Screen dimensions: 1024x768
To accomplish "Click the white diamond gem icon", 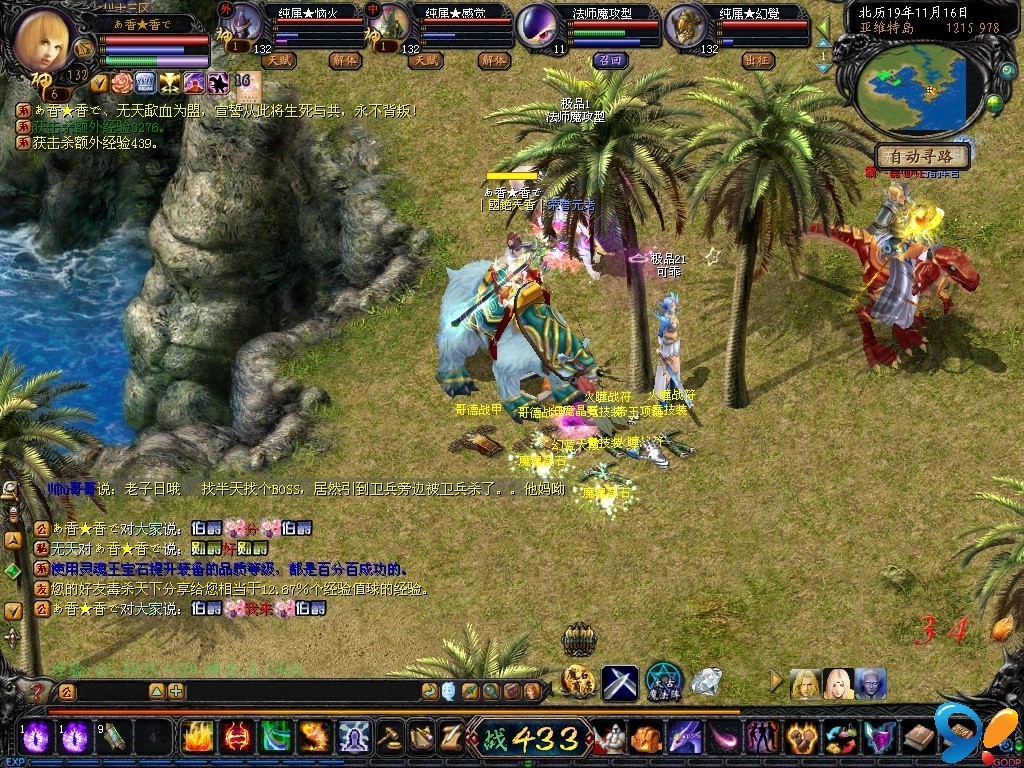I will coord(706,682).
